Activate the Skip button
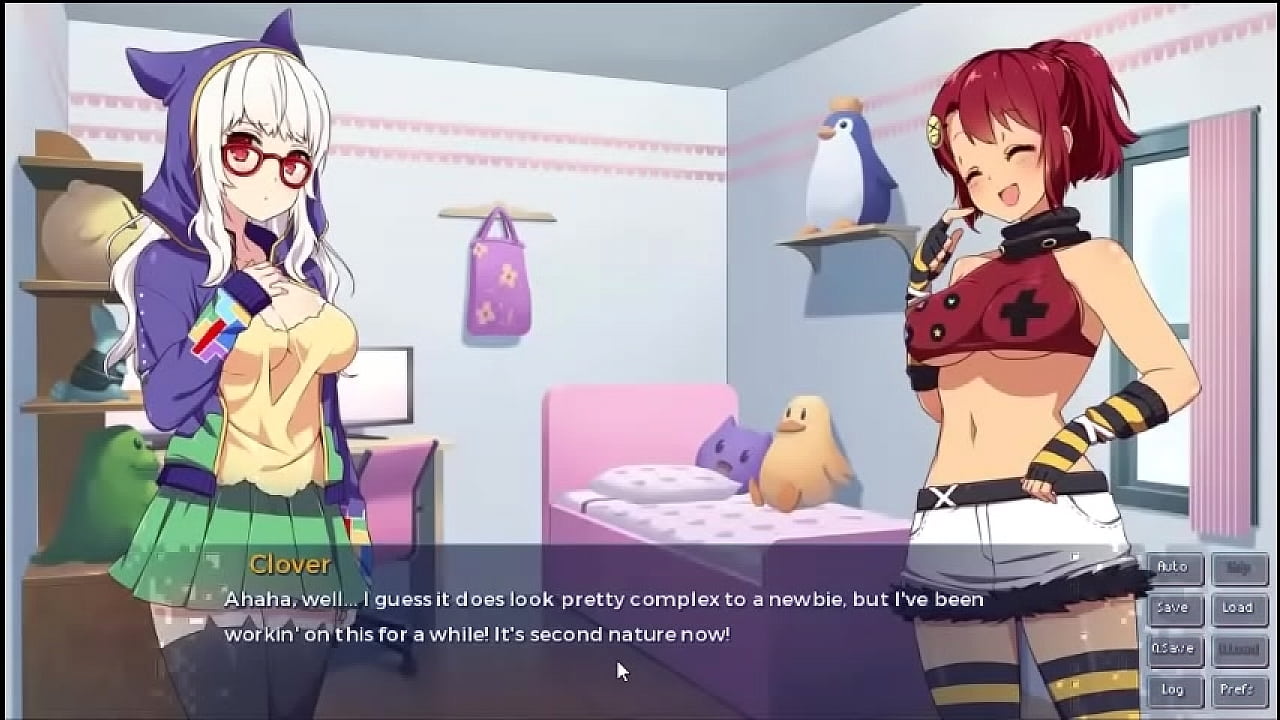The height and width of the screenshot is (720, 1280). point(1239,567)
